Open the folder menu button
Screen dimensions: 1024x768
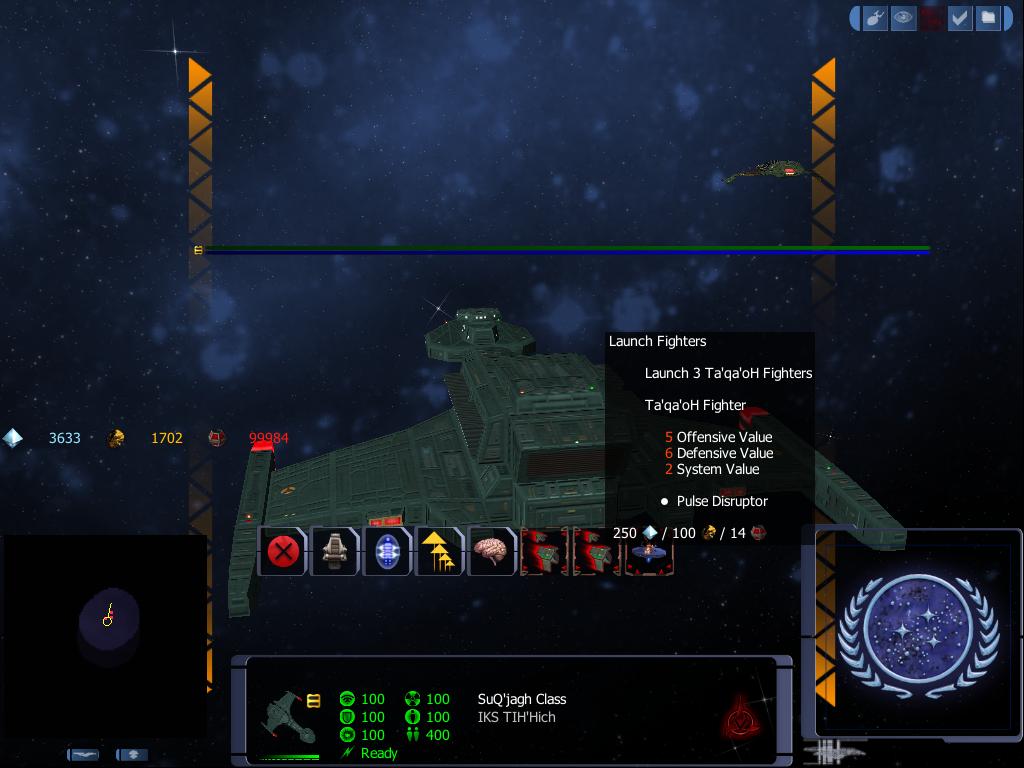(x=988, y=18)
